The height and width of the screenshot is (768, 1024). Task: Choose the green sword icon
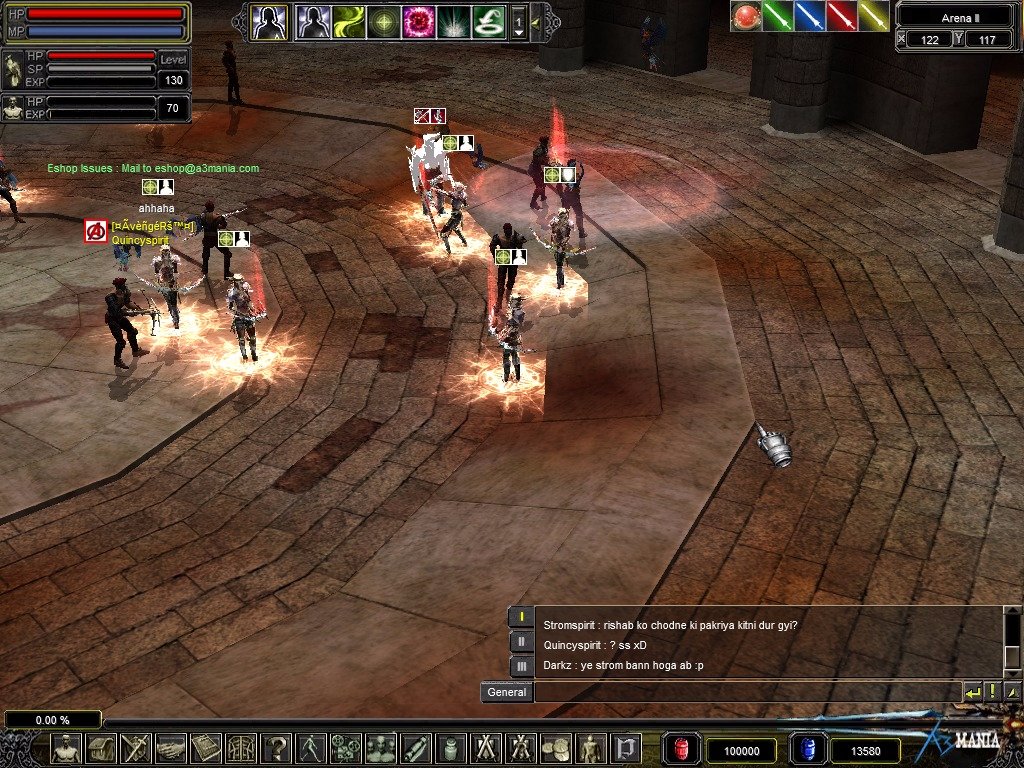tap(778, 16)
